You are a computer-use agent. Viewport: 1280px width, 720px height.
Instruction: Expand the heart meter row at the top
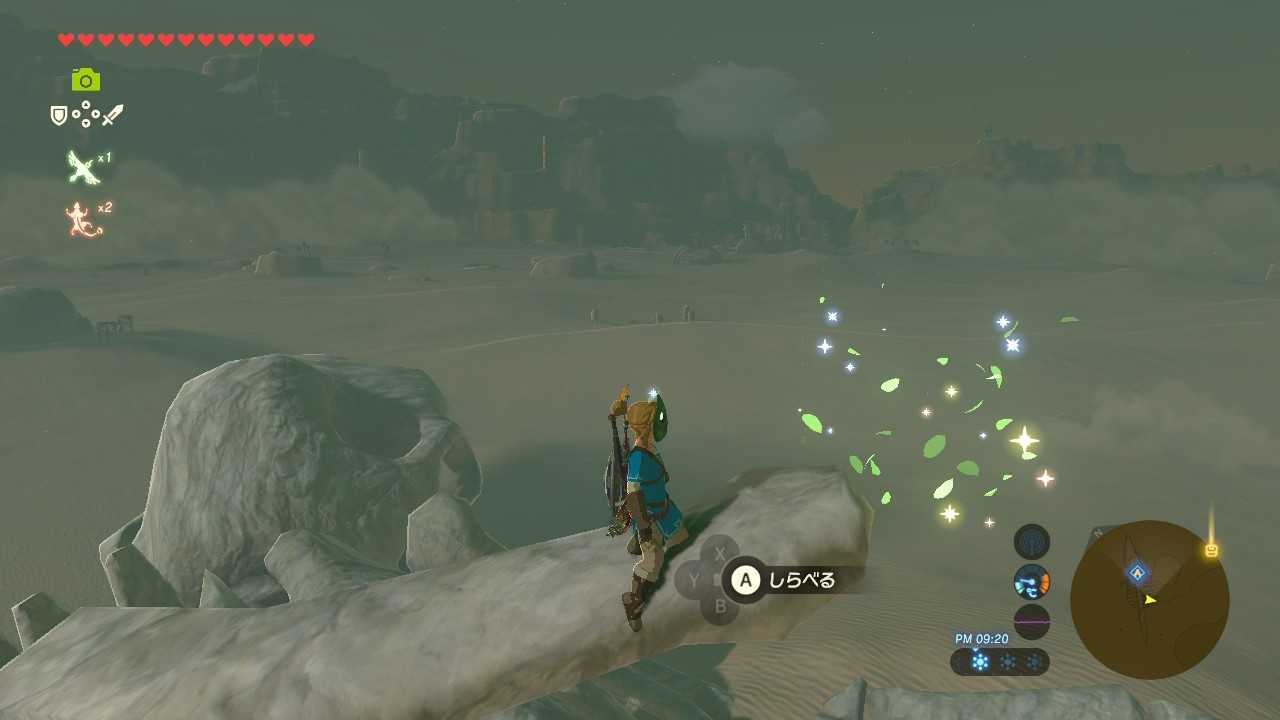[x=185, y=38]
